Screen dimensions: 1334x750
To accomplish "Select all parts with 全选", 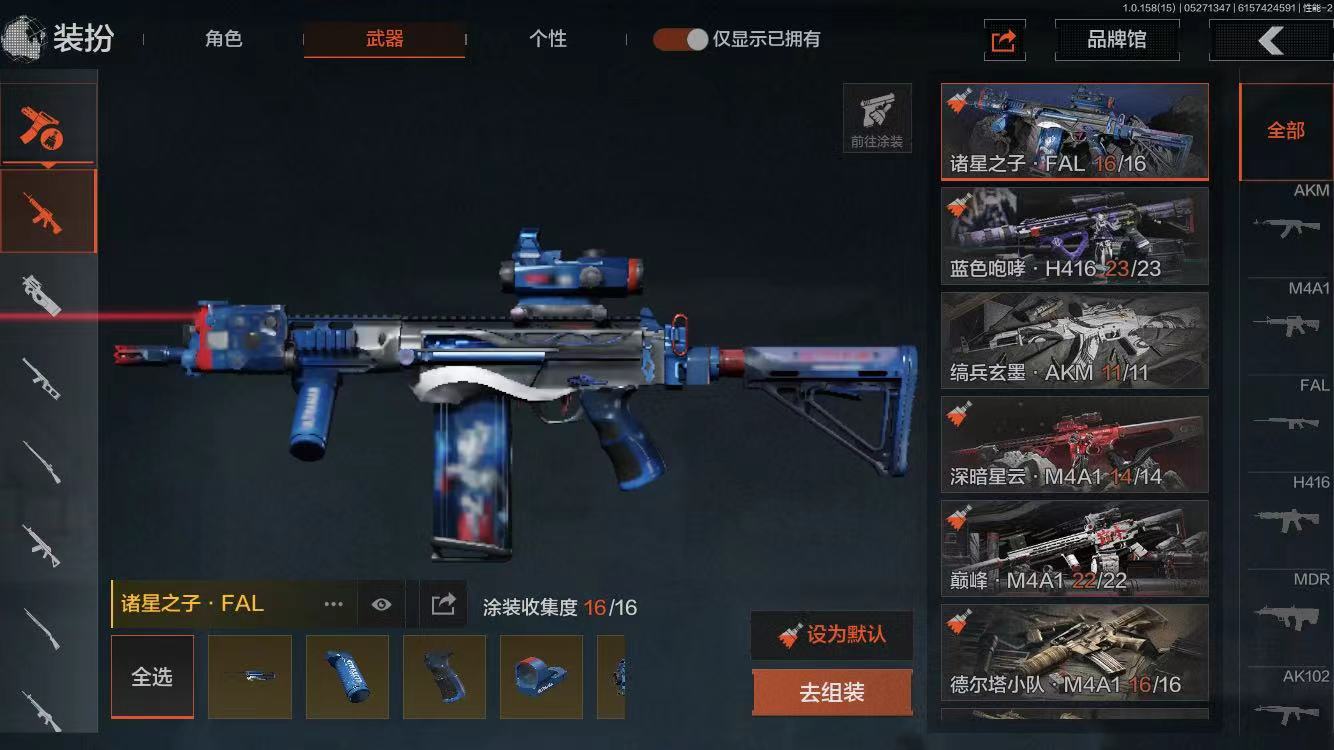I will [152, 677].
